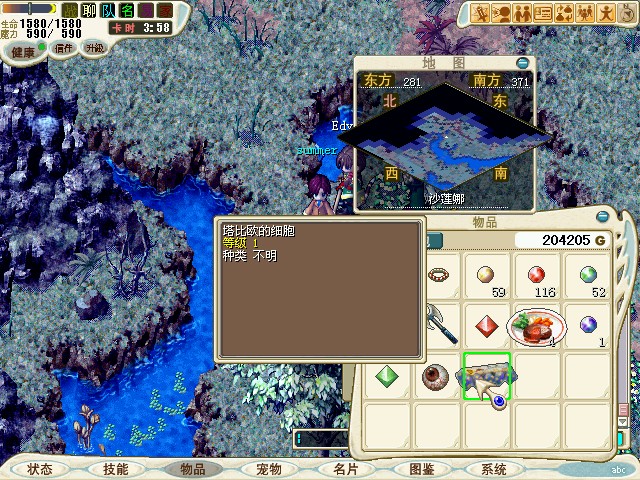Close the 地图 map window

[522, 62]
